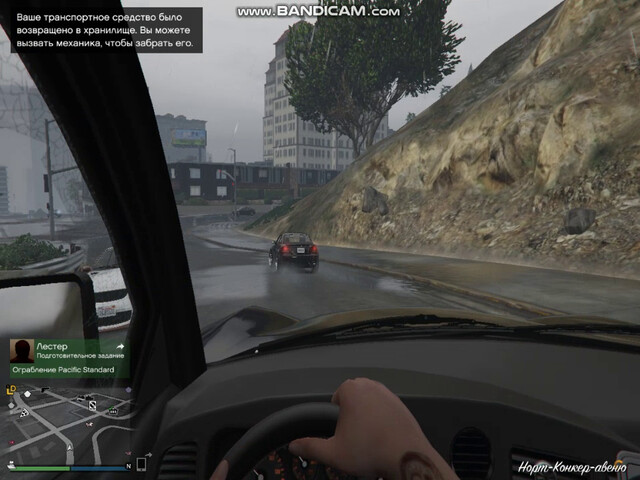Click the north compass marker on minimap
Screen dimensions: 640x480
tap(128, 467)
